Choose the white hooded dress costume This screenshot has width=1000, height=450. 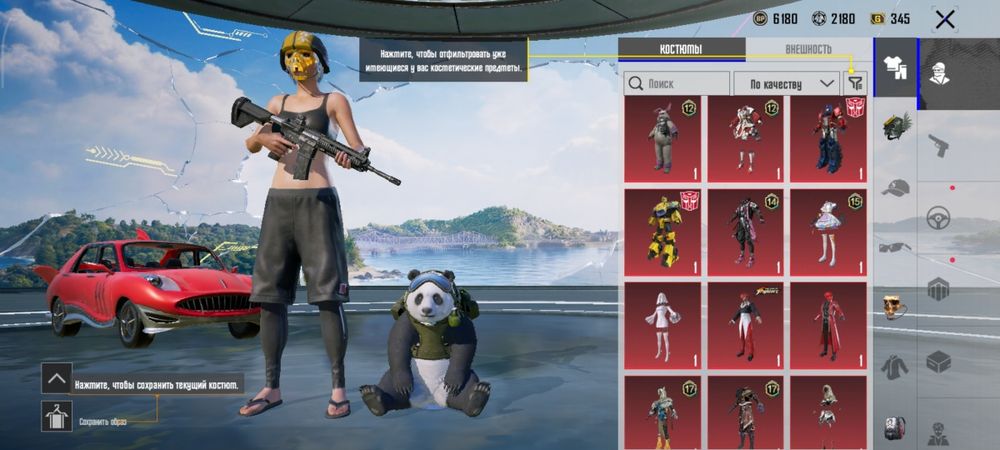(663, 325)
